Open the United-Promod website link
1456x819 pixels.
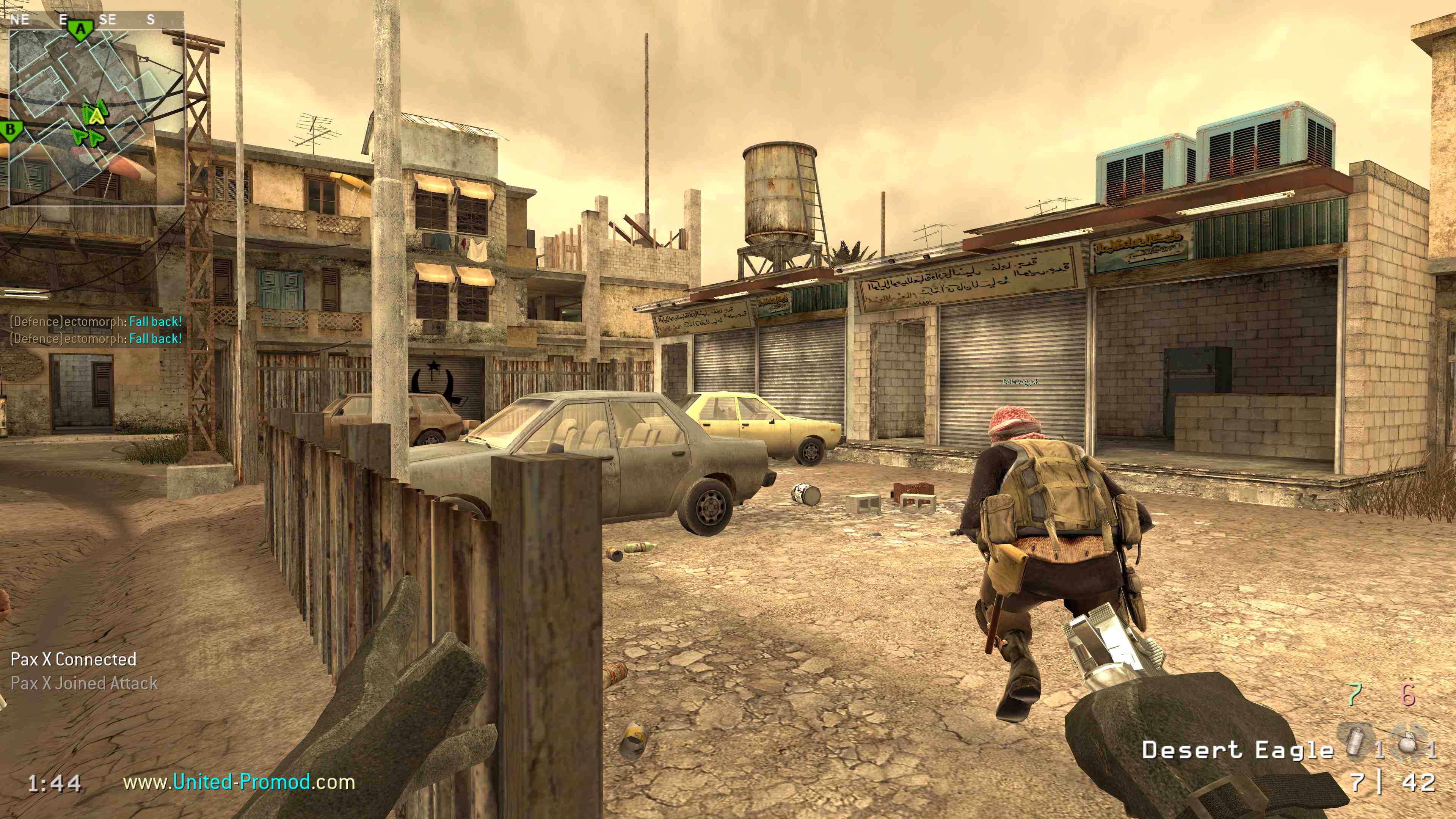[239, 782]
